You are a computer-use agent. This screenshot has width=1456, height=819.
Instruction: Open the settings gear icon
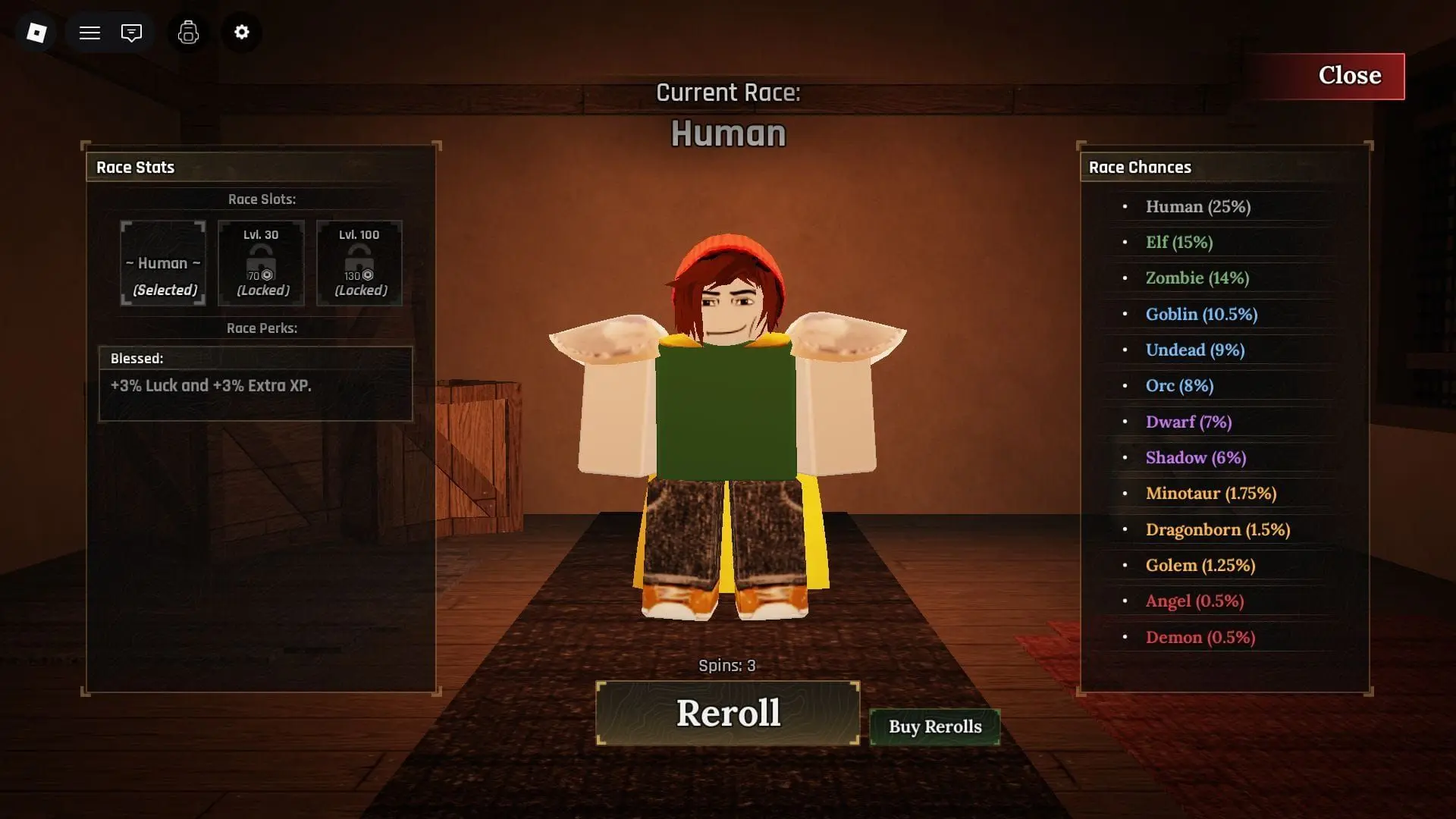click(241, 33)
